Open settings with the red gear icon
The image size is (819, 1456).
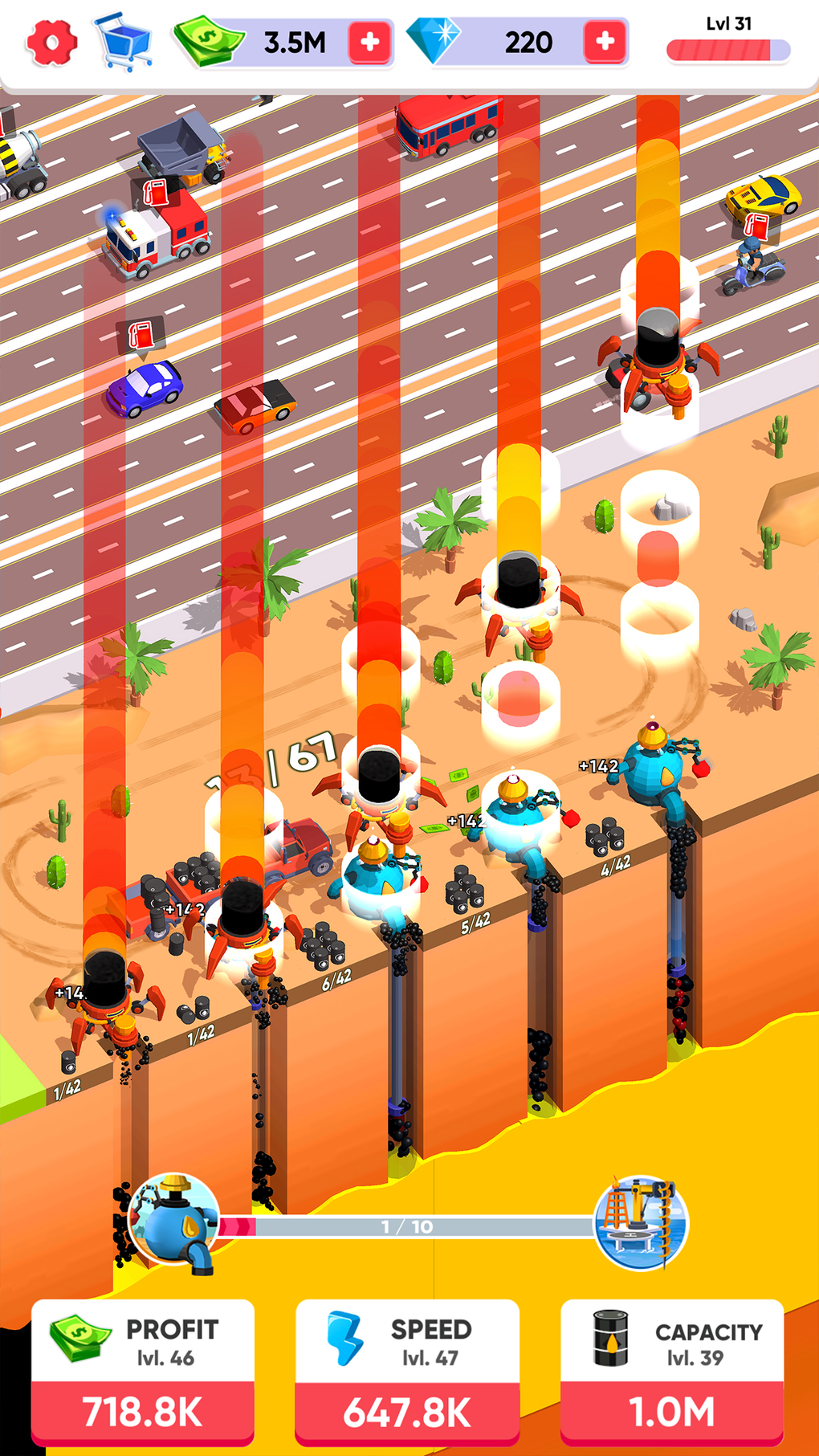[x=51, y=42]
